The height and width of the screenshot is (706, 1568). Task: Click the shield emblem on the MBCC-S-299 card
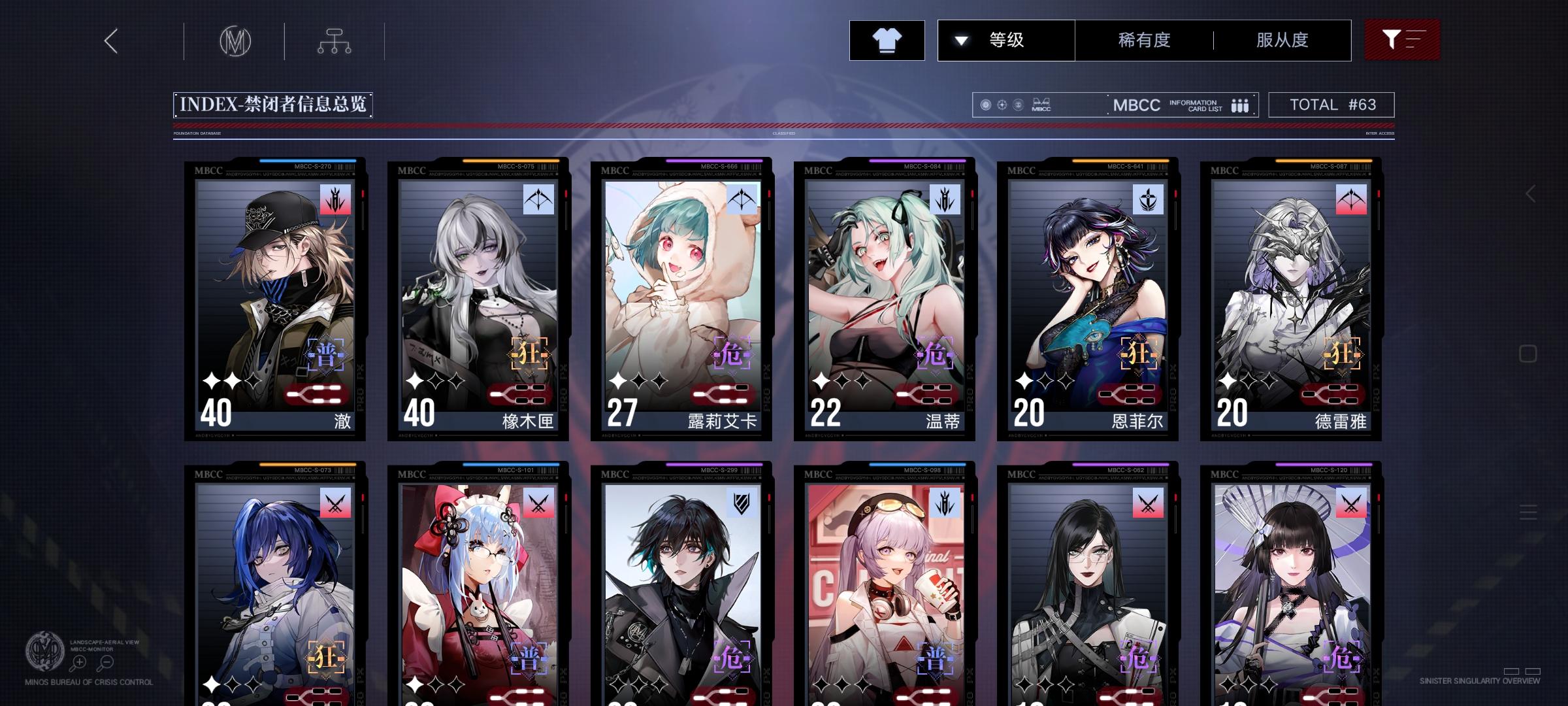click(x=740, y=501)
